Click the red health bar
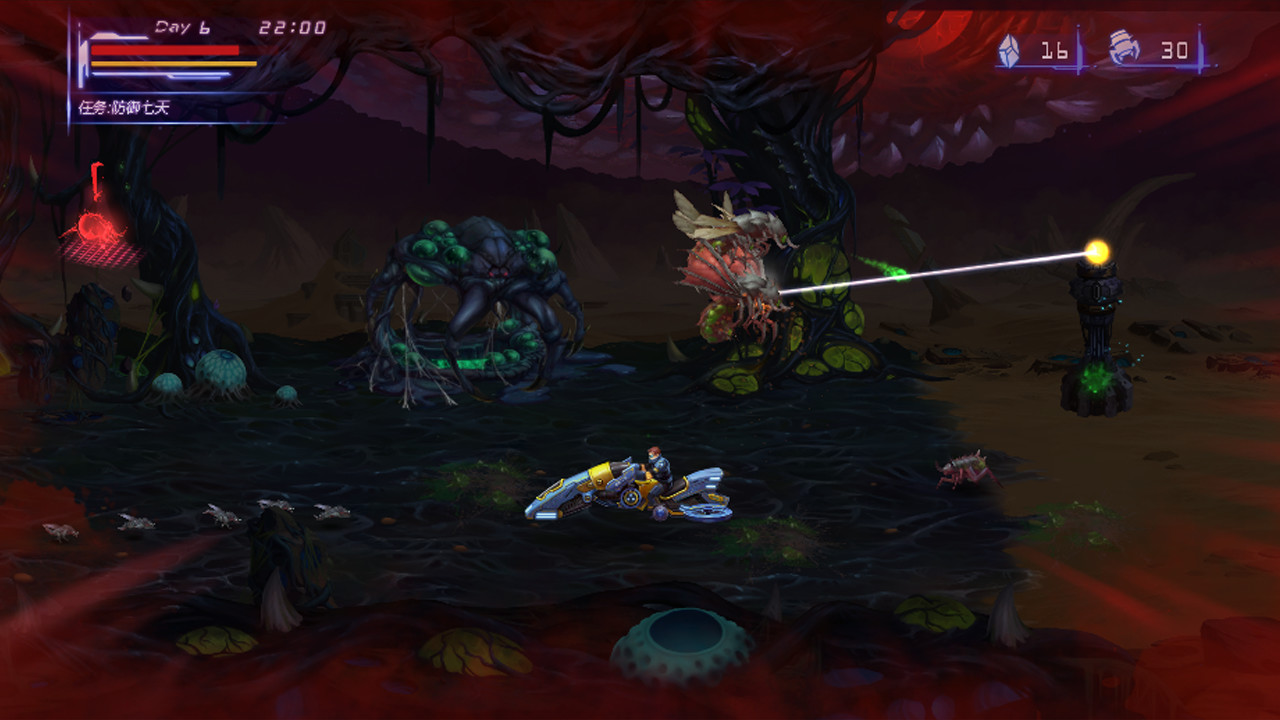This screenshot has height=720, width=1280. coord(165,49)
